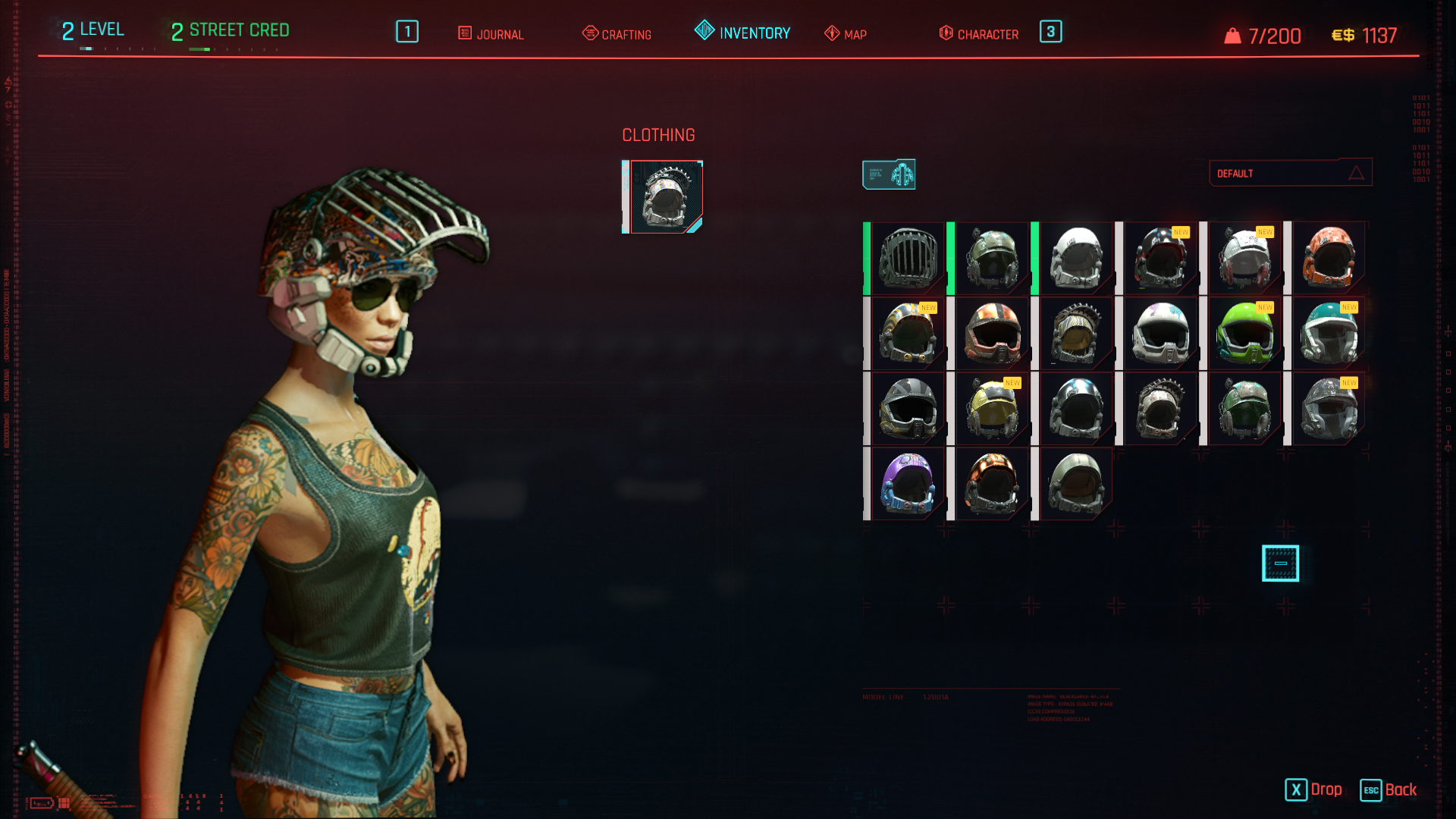Pick the teal and white helmet
Screen dimensions: 1456x819
click(x=1329, y=334)
